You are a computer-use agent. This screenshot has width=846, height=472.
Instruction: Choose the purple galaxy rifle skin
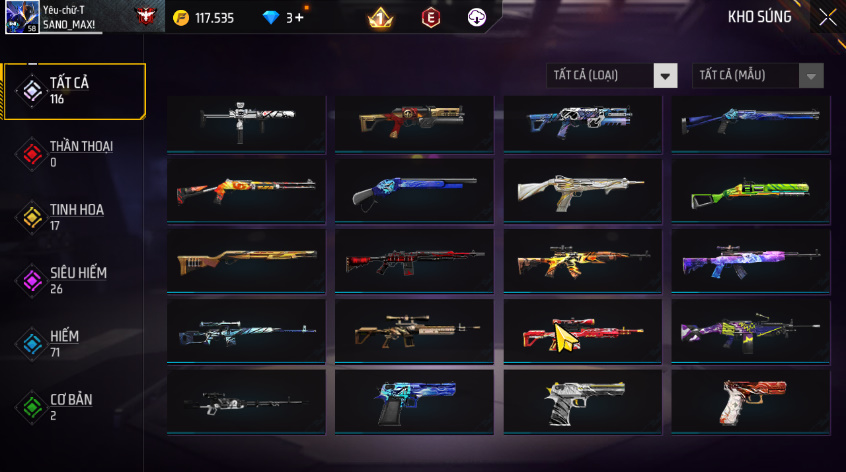[750, 261]
